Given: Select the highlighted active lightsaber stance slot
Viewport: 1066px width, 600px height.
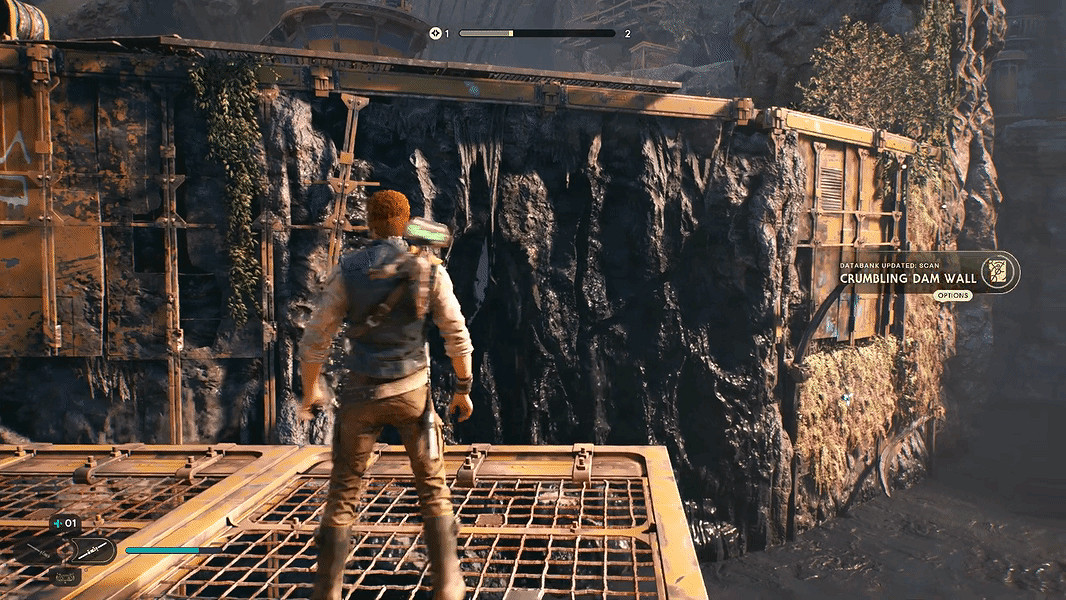Looking at the screenshot, I should tap(93, 549).
